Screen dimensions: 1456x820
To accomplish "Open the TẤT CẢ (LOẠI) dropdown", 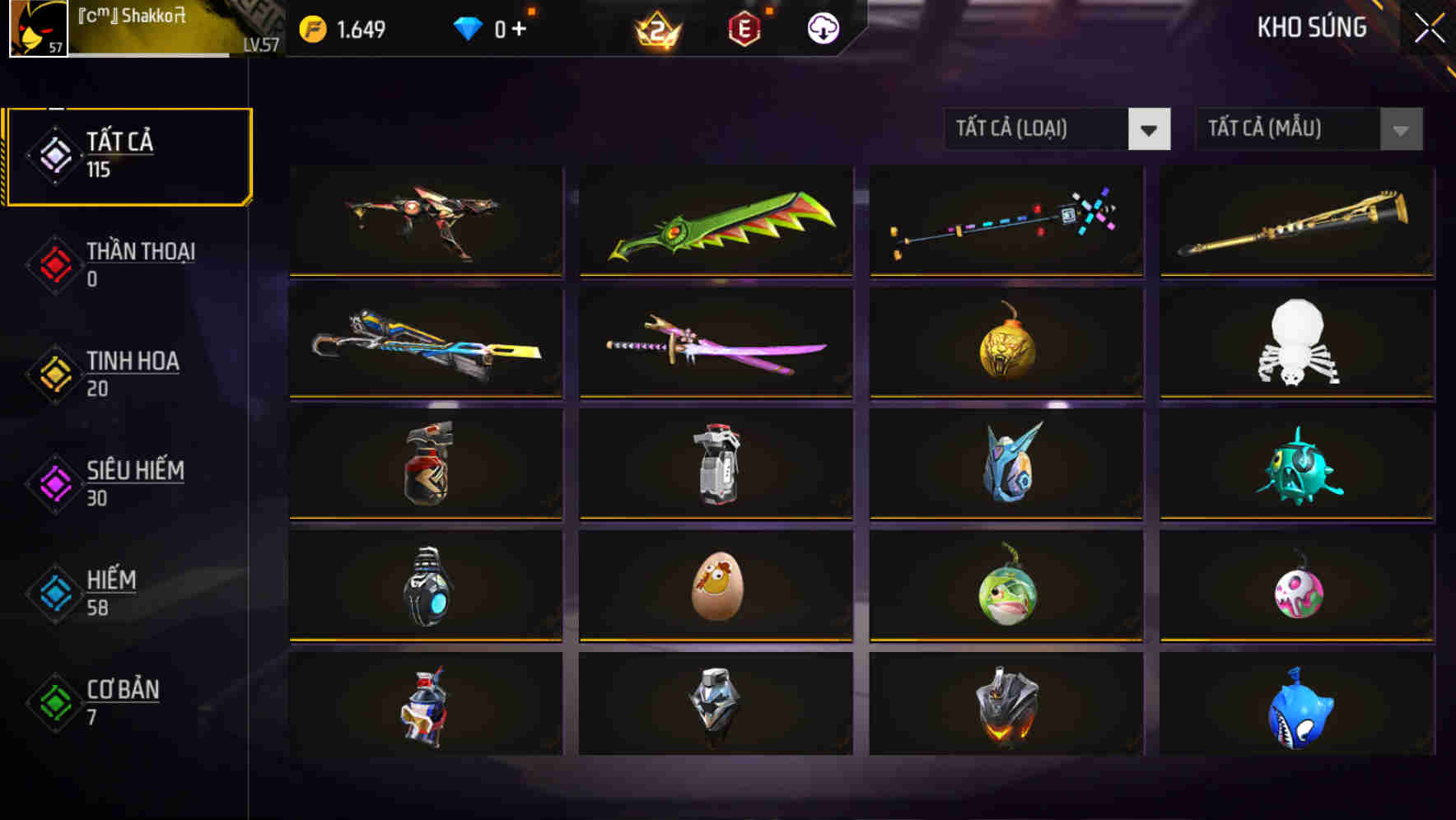I will pos(1029,129).
